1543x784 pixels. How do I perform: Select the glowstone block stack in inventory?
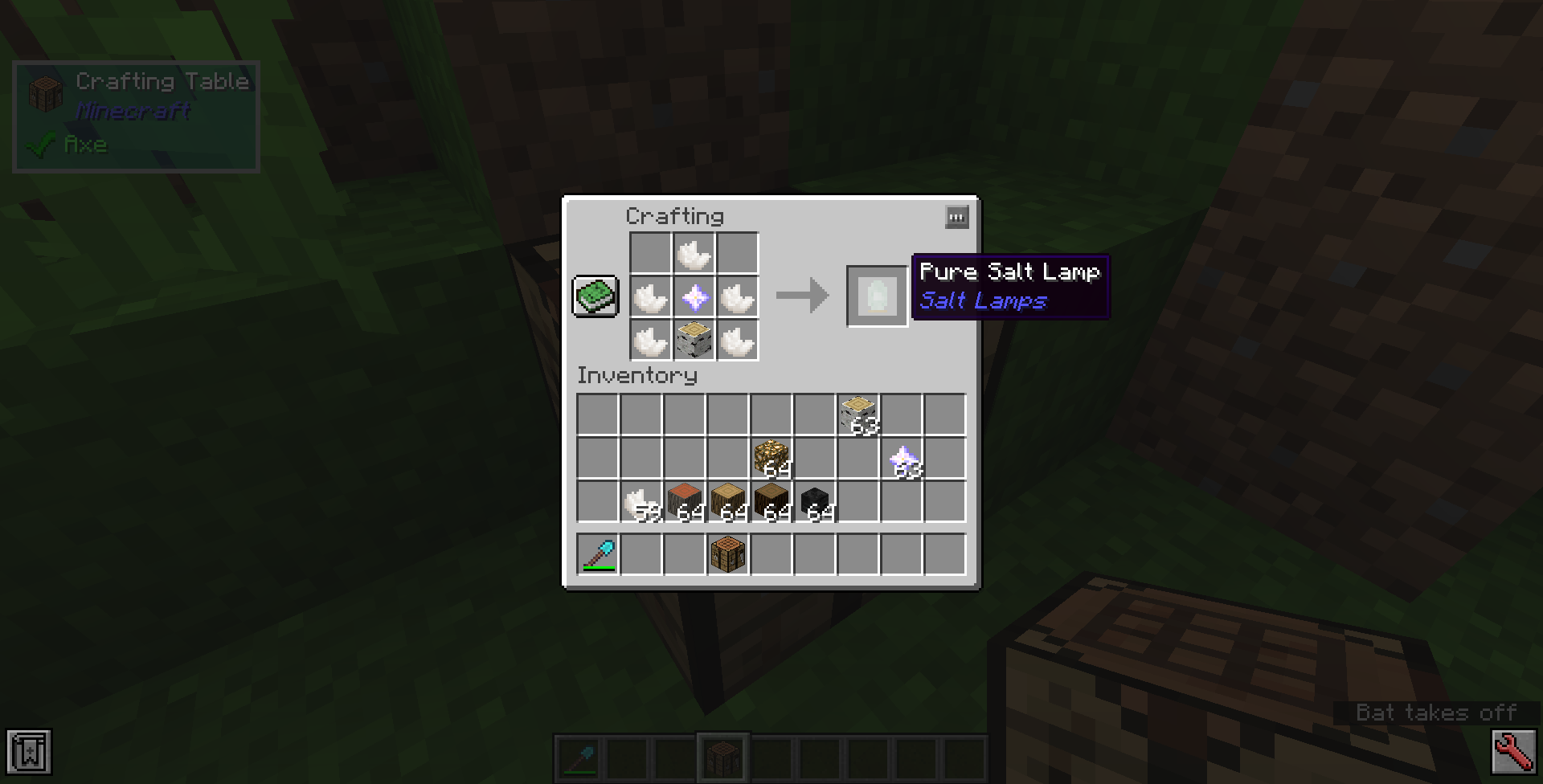(772, 455)
